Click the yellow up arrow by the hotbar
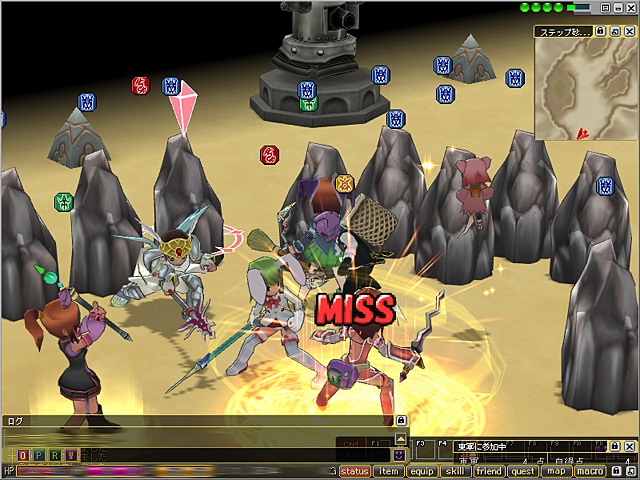The height and width of the screenshot is (480, 640). 400,438
